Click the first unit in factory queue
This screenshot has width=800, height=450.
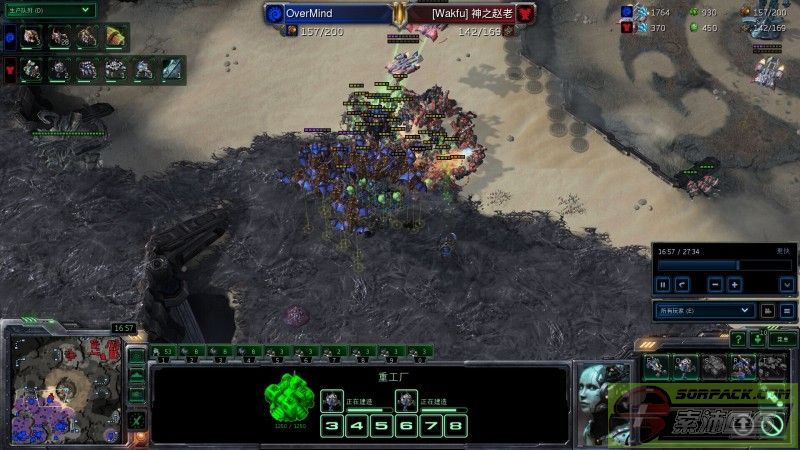[x=333, y=401]
